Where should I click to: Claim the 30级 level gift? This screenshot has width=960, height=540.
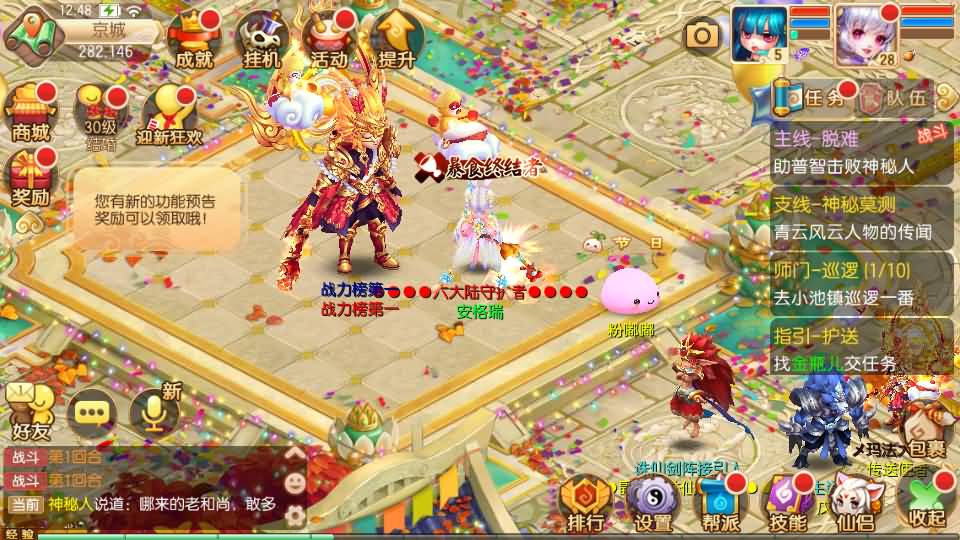point(100,115)
